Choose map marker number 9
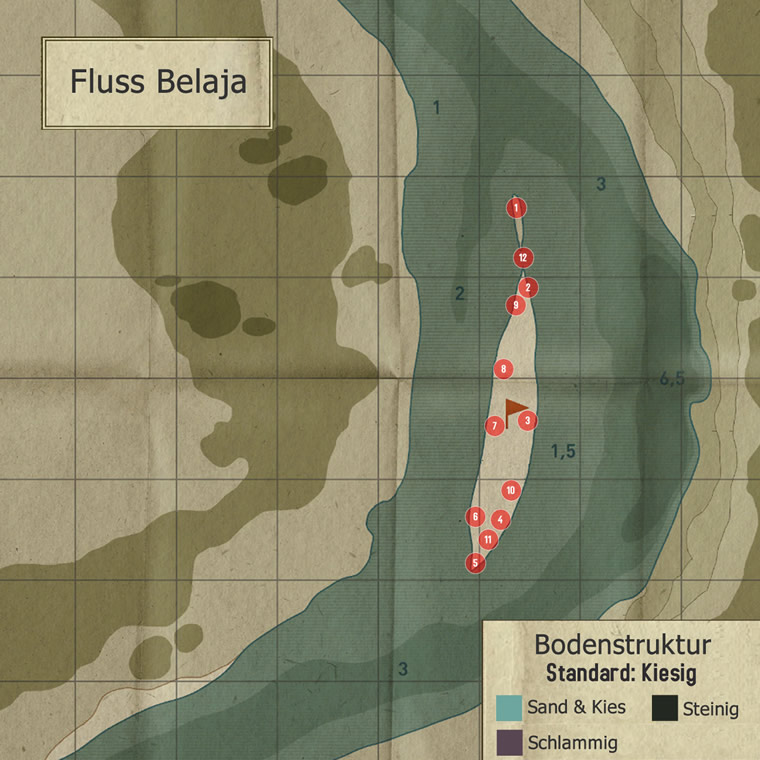760x760 pixels. click(516, 305)
